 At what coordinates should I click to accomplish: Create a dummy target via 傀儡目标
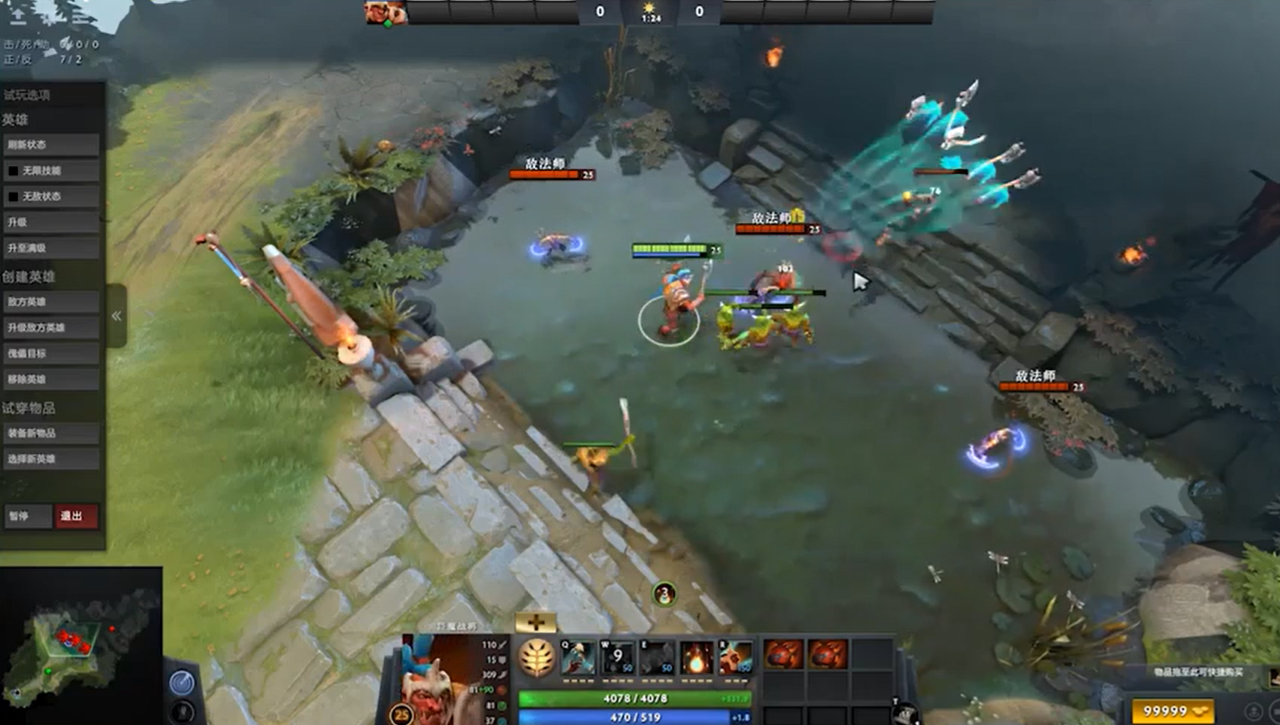tap(50, 353)
